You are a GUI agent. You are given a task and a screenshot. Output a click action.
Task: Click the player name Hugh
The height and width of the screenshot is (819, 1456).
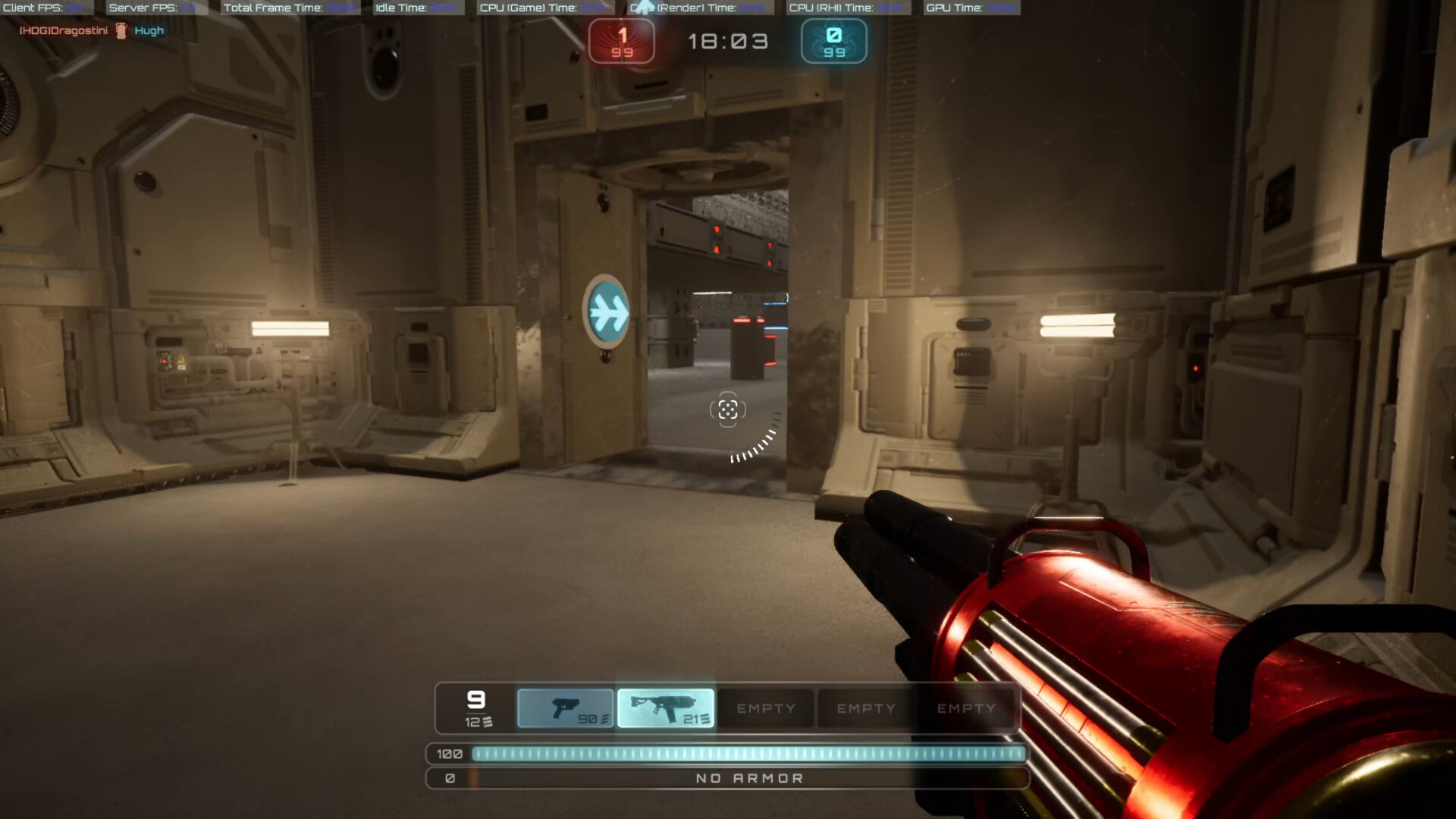(x=149, y=30)
